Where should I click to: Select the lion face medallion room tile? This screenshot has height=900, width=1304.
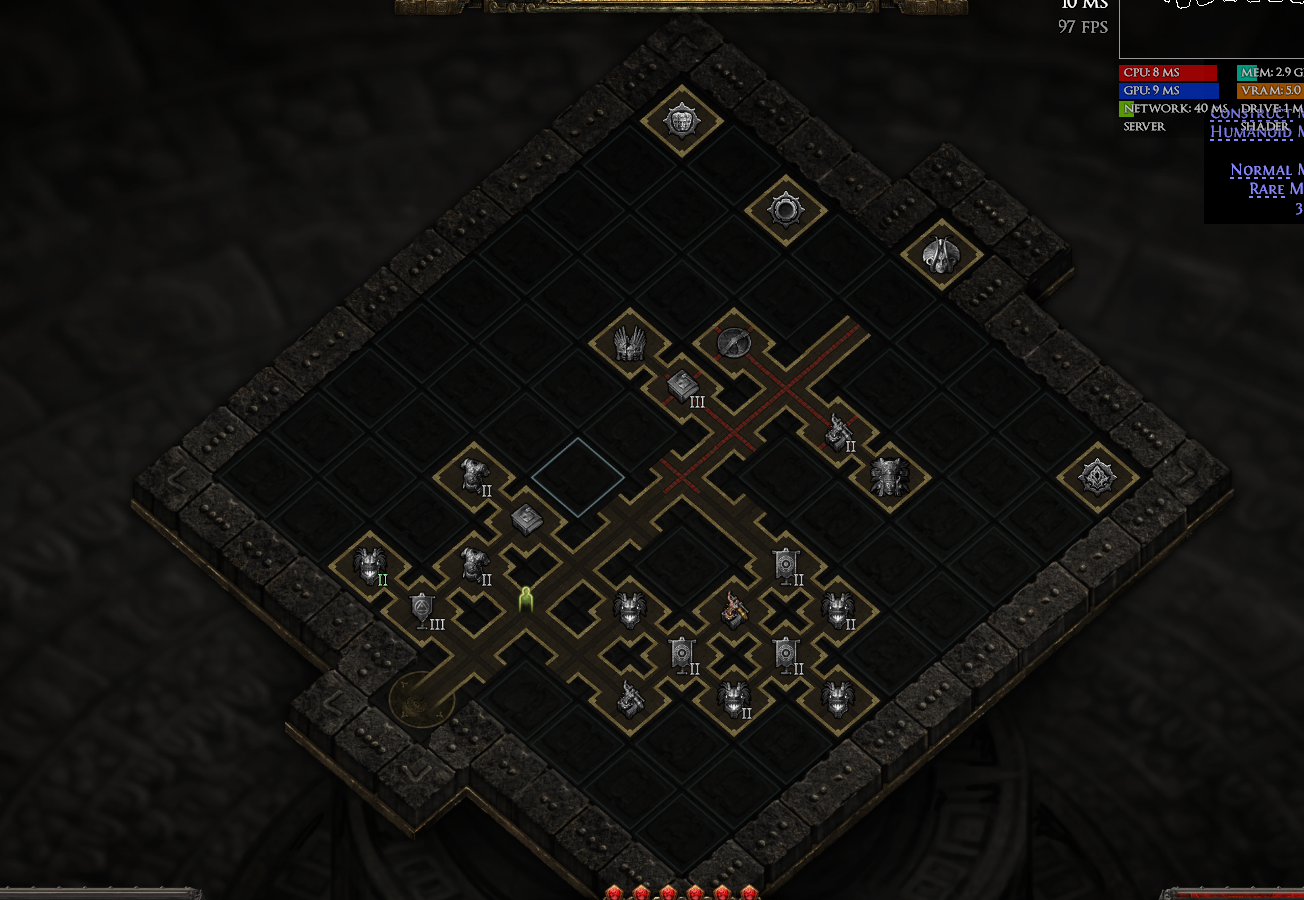(x=681, y=121)
